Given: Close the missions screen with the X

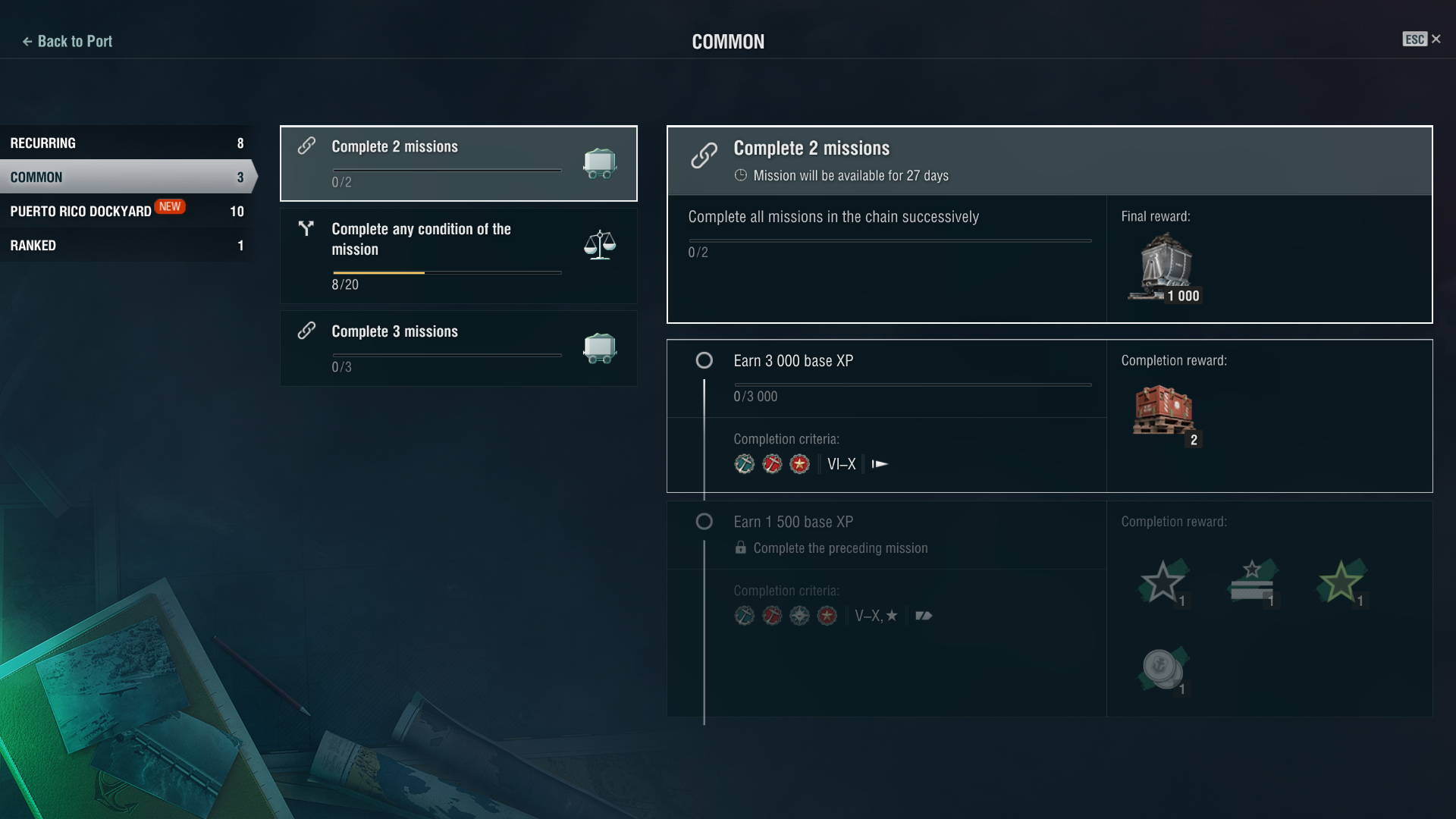Looking at the screenshot, I should click(1436, 39).
